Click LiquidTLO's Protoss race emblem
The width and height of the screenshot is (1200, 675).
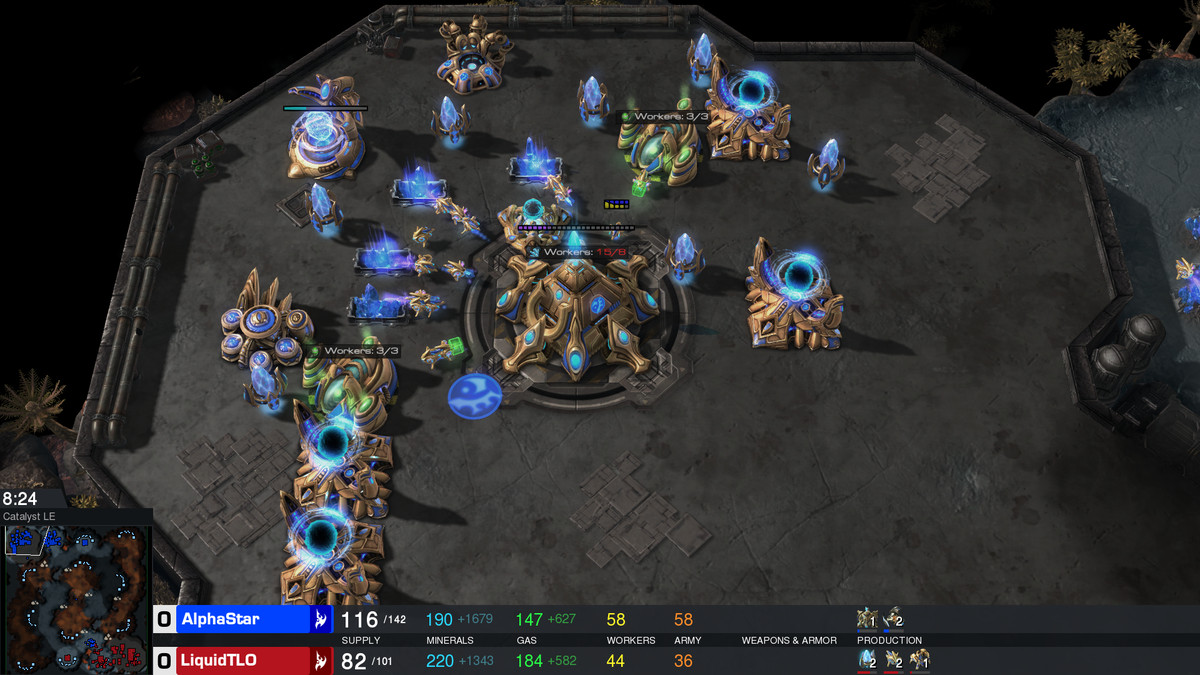point(320,660)
